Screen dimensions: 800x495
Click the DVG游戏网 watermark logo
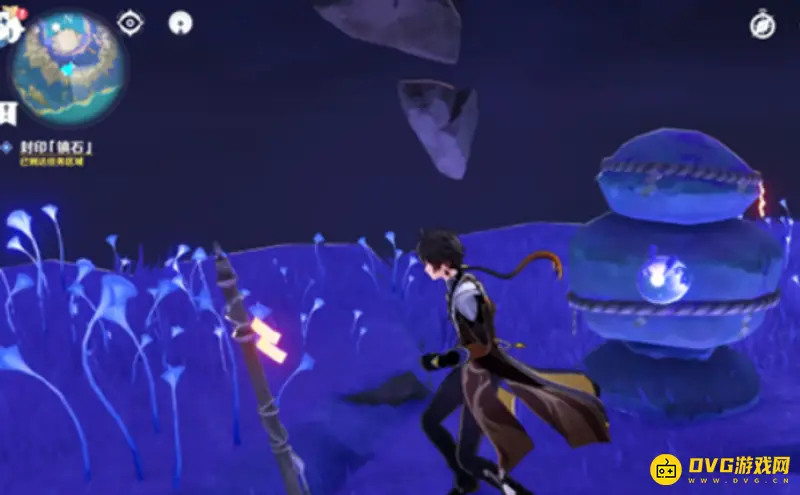pos(722,469)
